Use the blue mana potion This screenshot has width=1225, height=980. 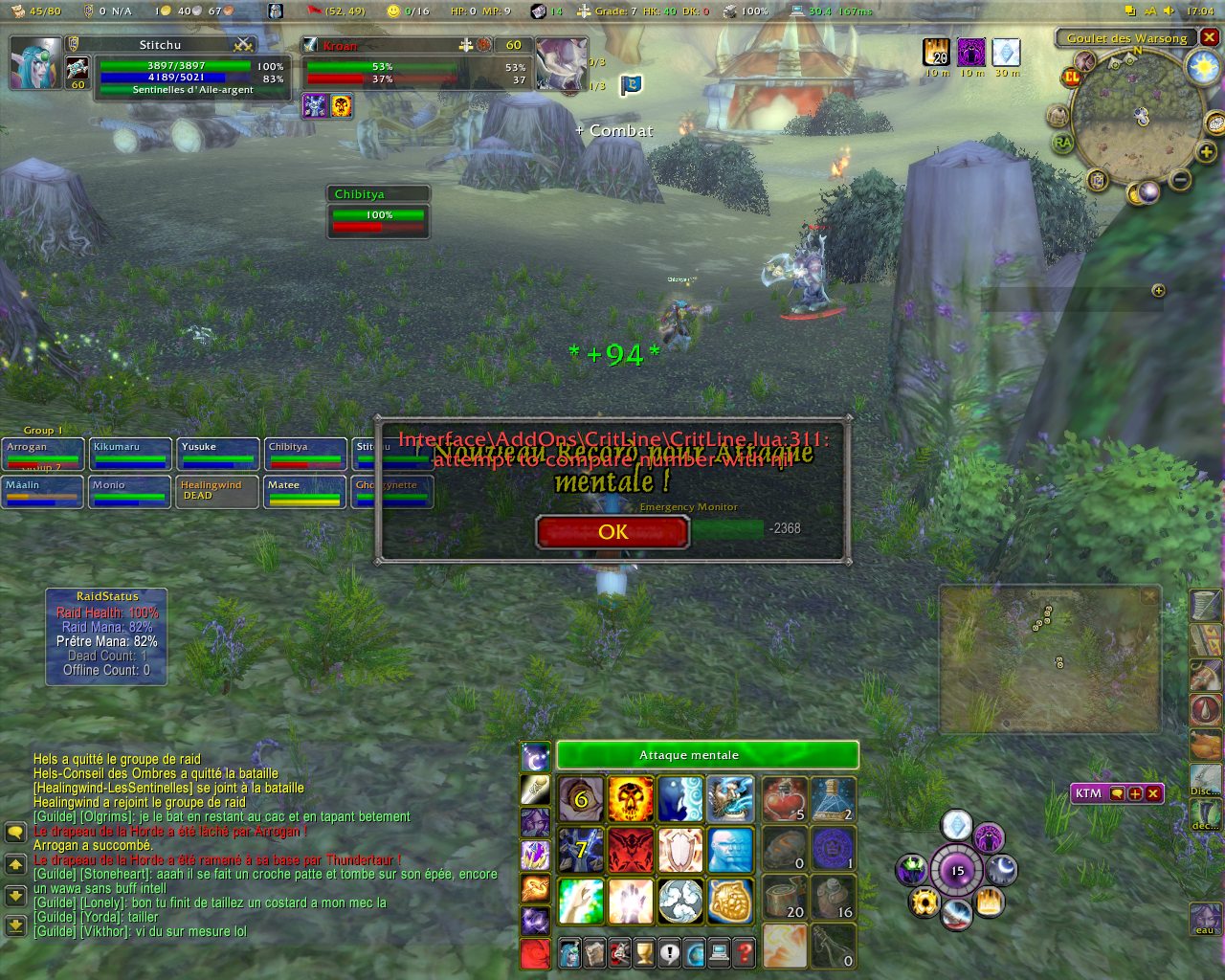tap(832, 799)
